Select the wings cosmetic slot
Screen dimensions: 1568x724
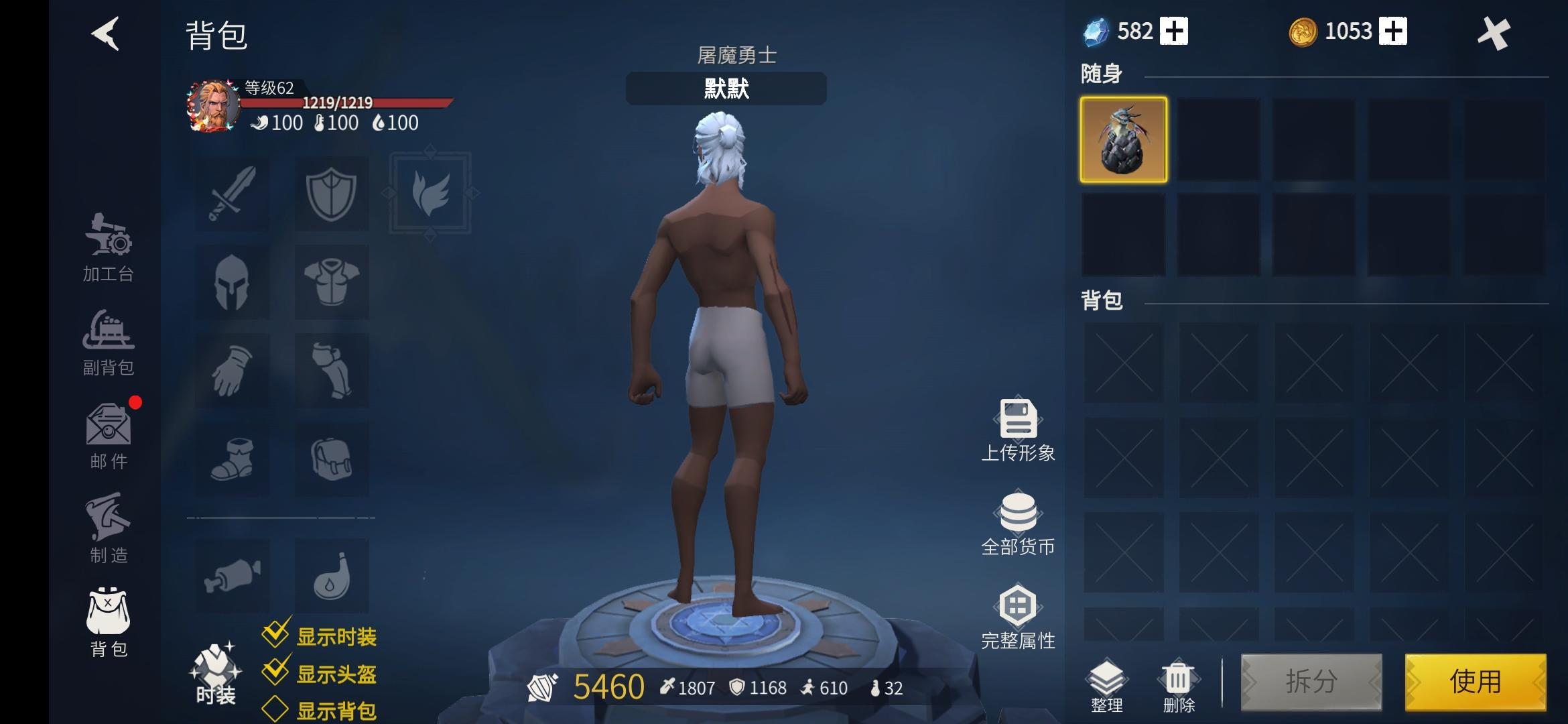point(430,193)
